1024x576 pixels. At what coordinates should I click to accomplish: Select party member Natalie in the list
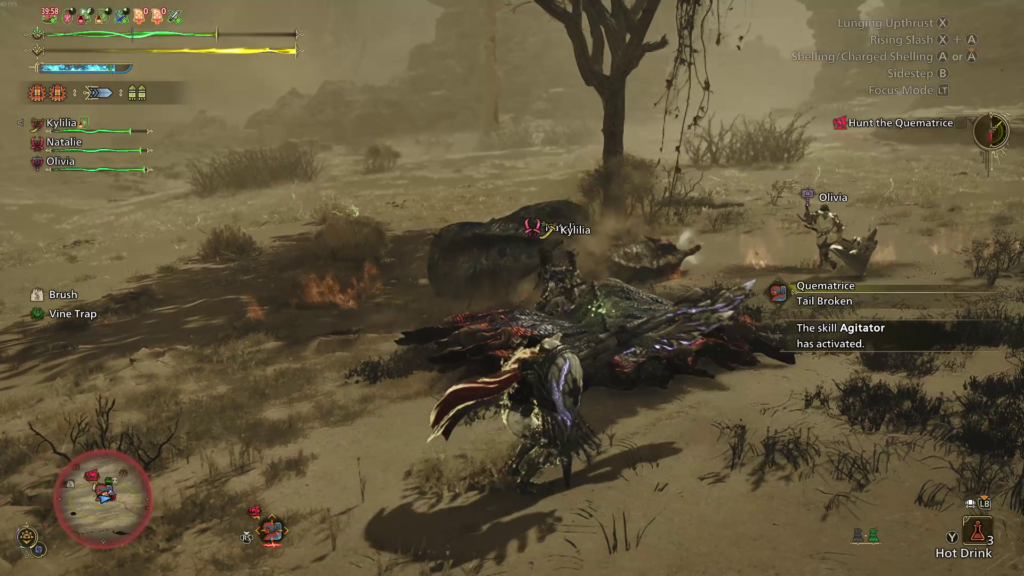point(64,143)
